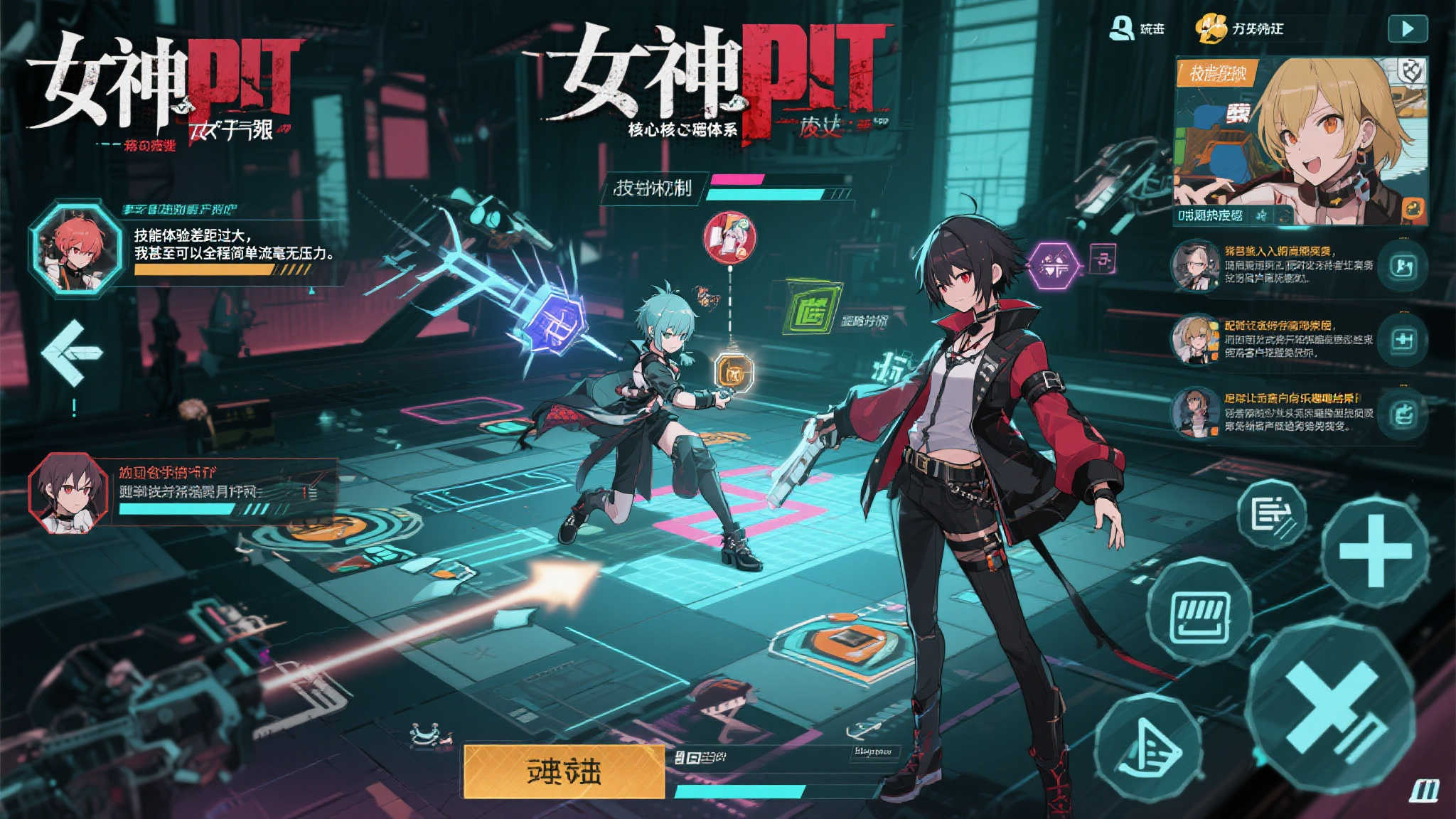Select the golden paw currency icon
1456x819 pixels.
coord(1211,29)
